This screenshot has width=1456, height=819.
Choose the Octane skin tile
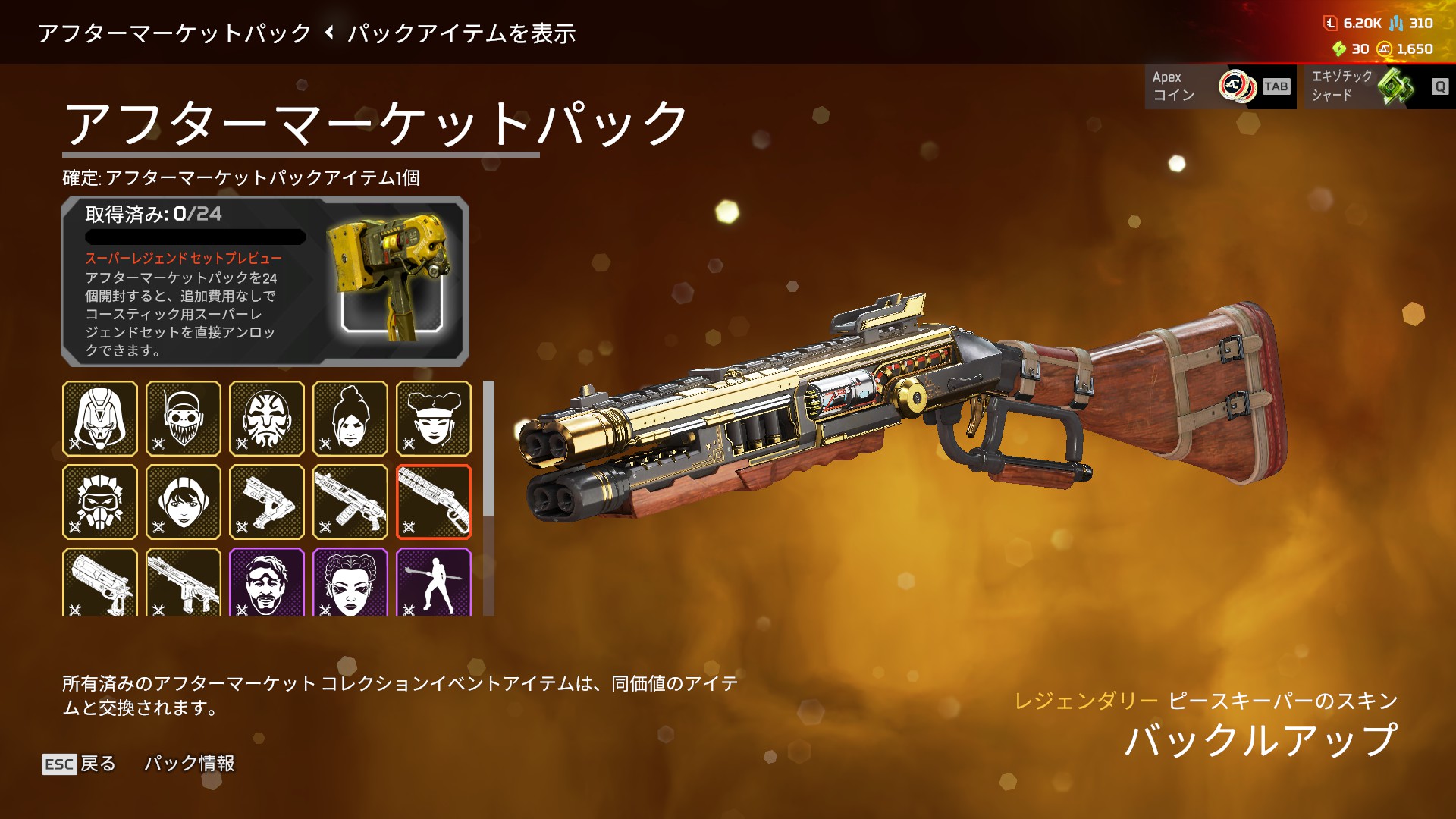point(184,419)
